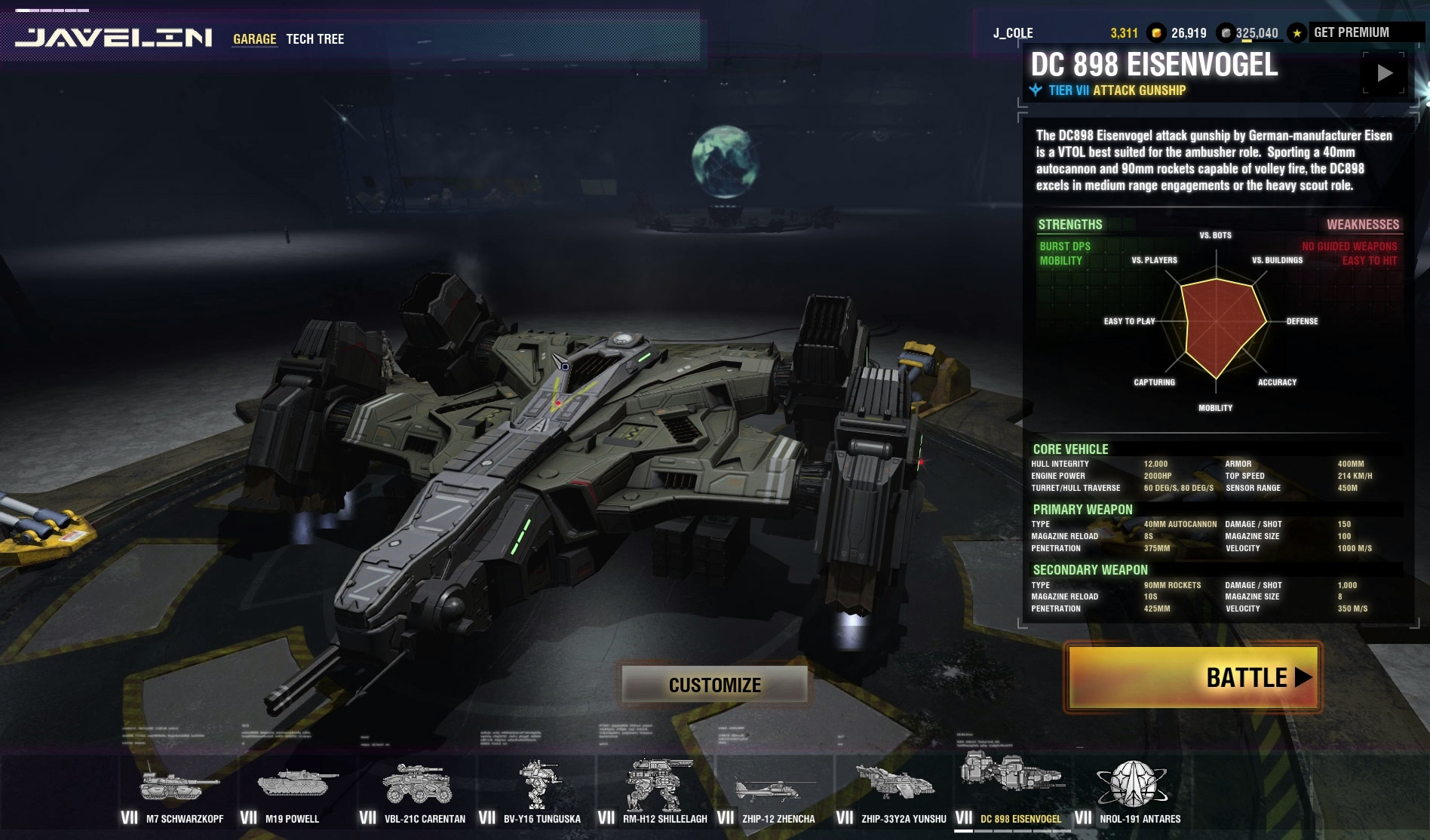This screenshot has width=1430, height=840.
Task: Click the J_COLE player name
Action: 1013,33
